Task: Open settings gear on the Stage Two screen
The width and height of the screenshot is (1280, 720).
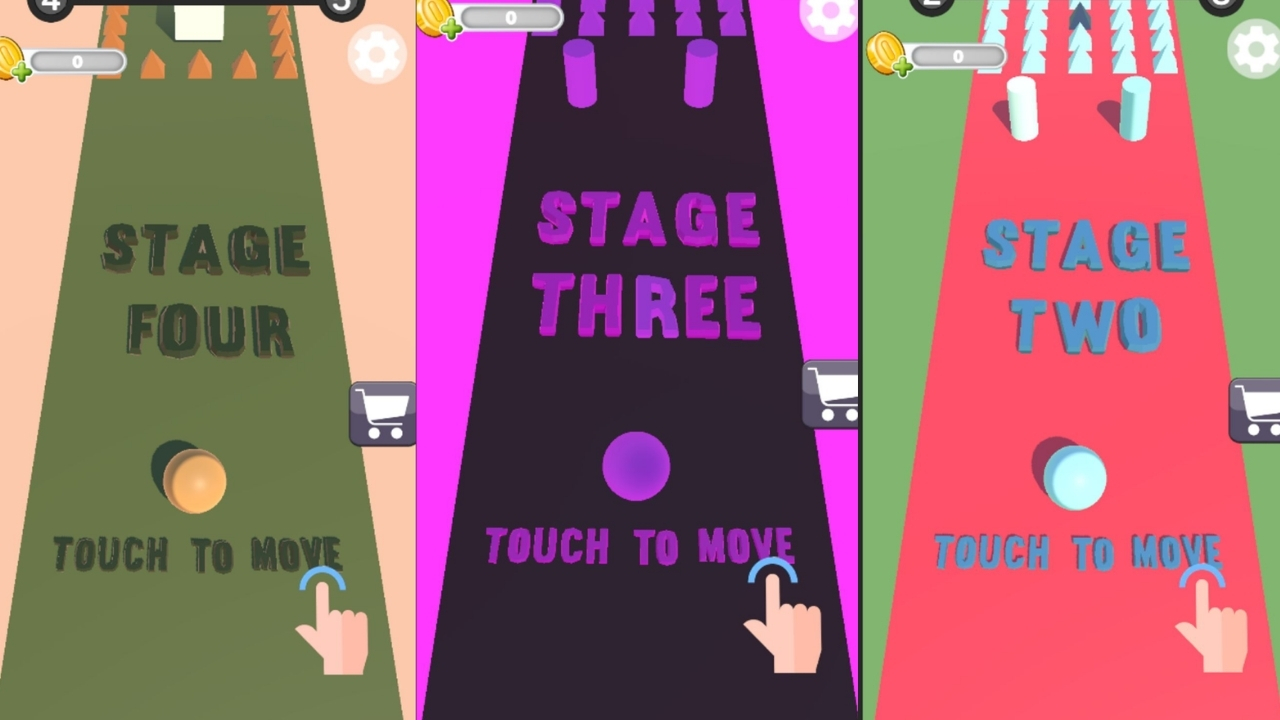Action: tap(1254, 48)
